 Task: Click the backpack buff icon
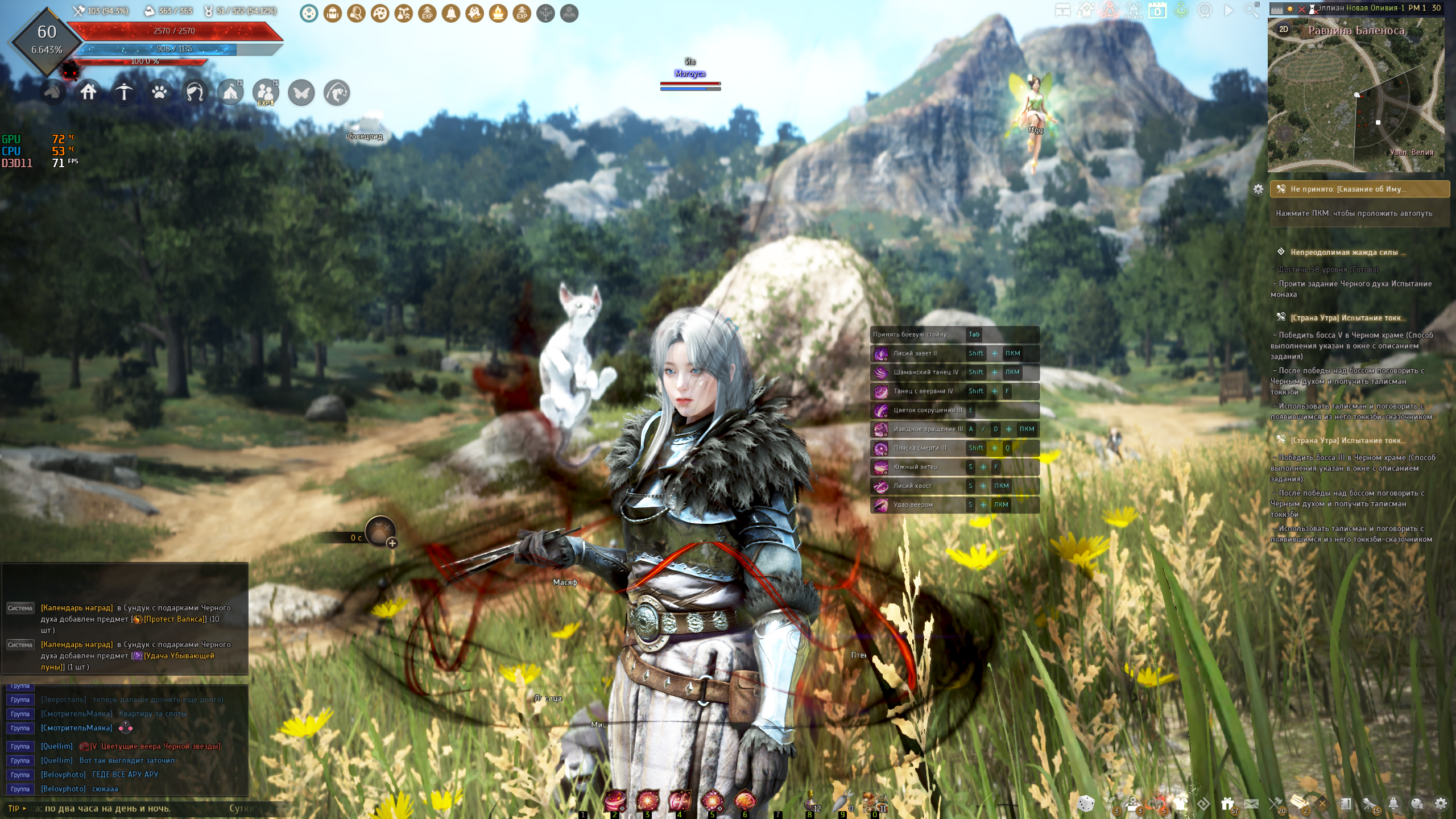[333, 13]
